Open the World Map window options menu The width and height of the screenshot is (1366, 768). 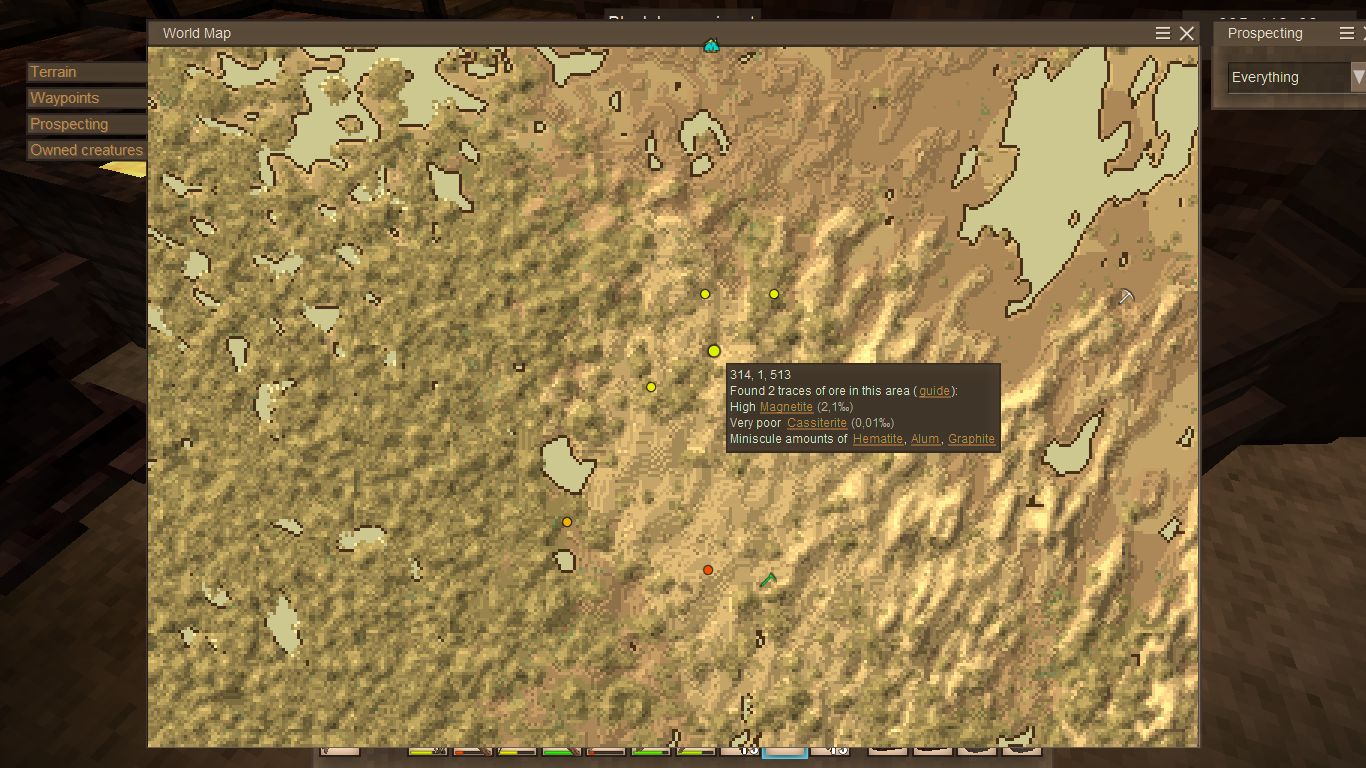[1163, 34]
